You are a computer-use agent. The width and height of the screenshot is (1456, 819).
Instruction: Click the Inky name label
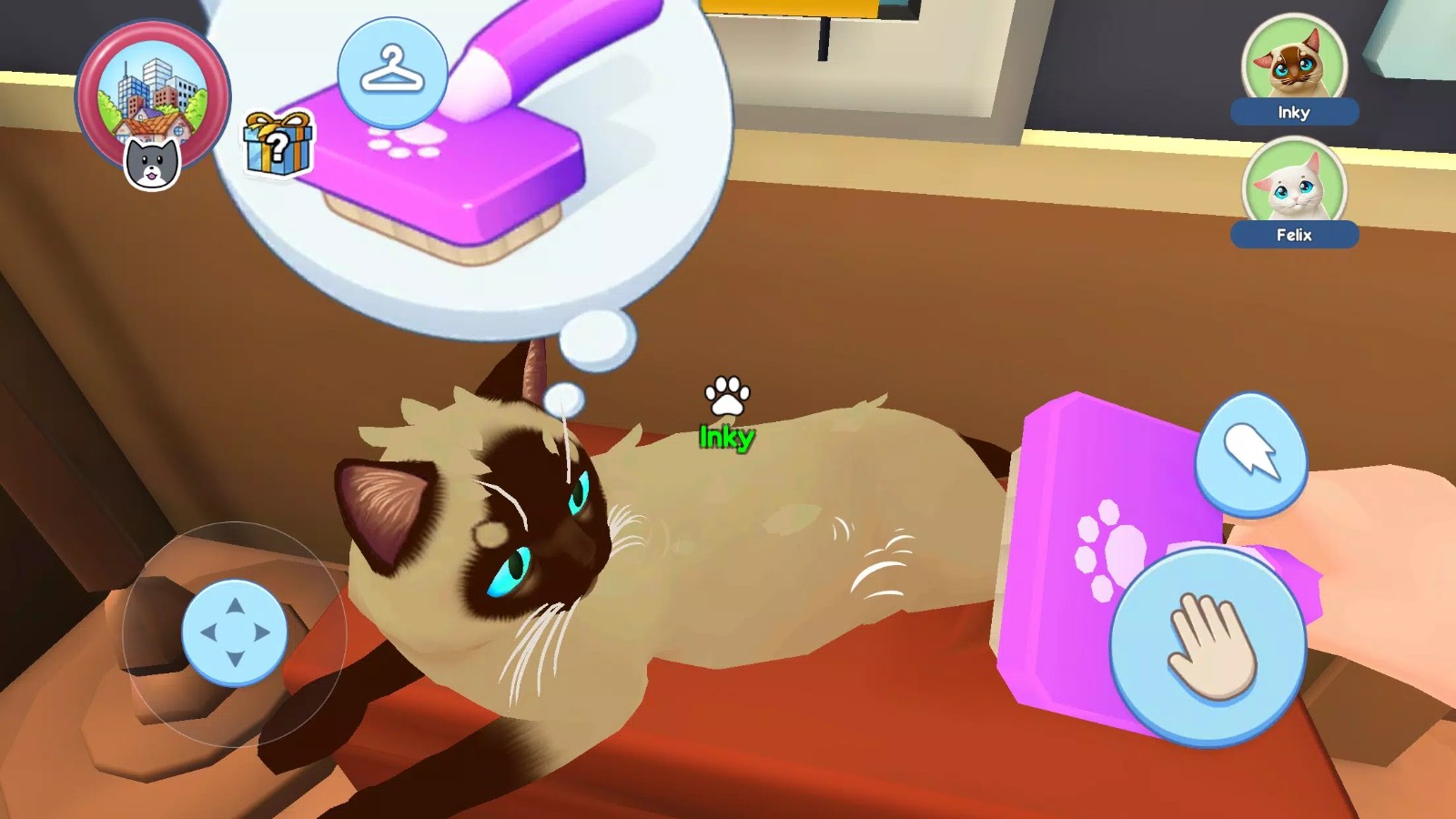(x=1296, y=113)
